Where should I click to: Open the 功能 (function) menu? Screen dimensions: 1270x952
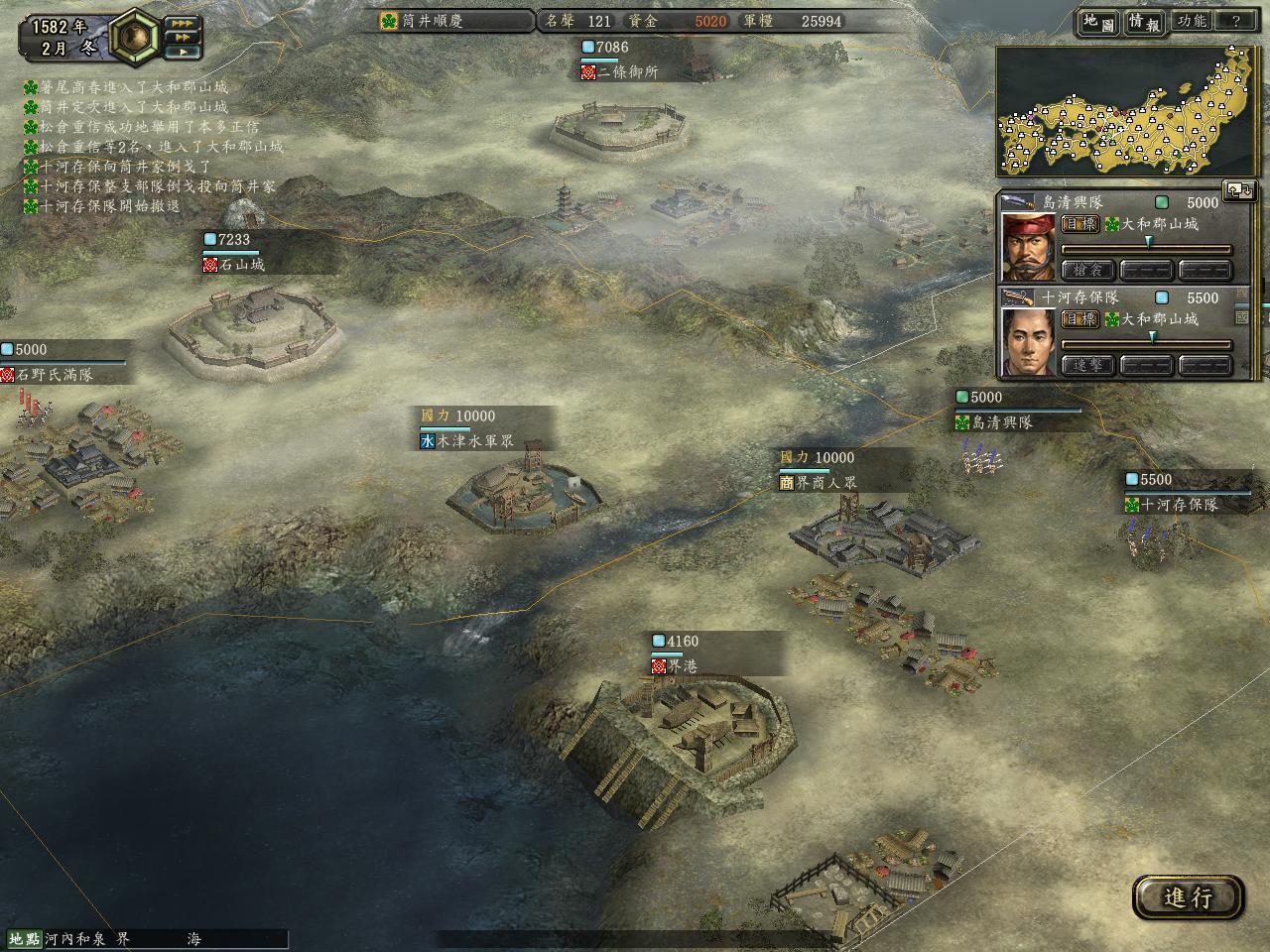click(x=1191, y=22)
